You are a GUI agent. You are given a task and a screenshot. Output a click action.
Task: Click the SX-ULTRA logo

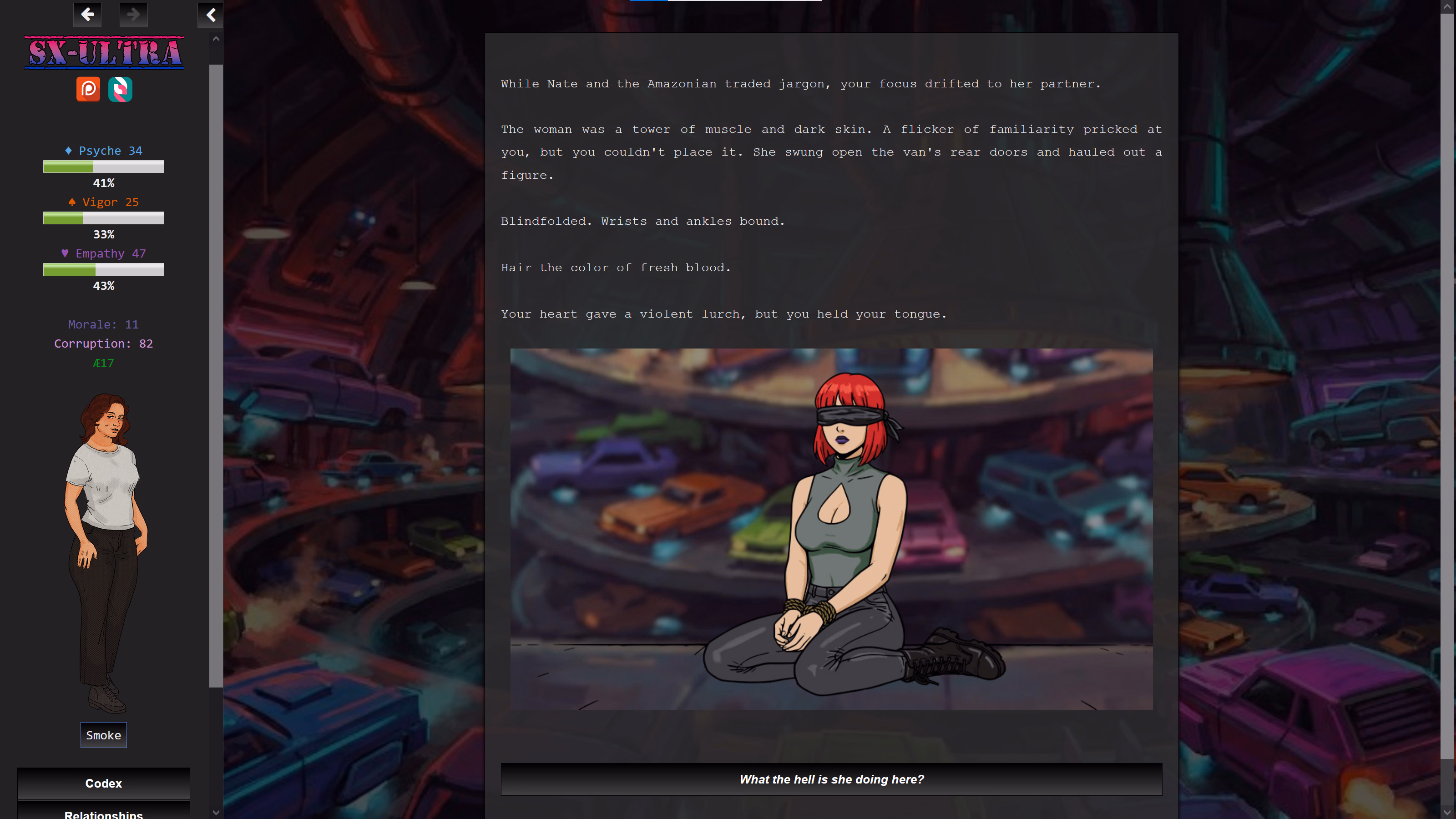pyautogui.click(x=103, y=53)
